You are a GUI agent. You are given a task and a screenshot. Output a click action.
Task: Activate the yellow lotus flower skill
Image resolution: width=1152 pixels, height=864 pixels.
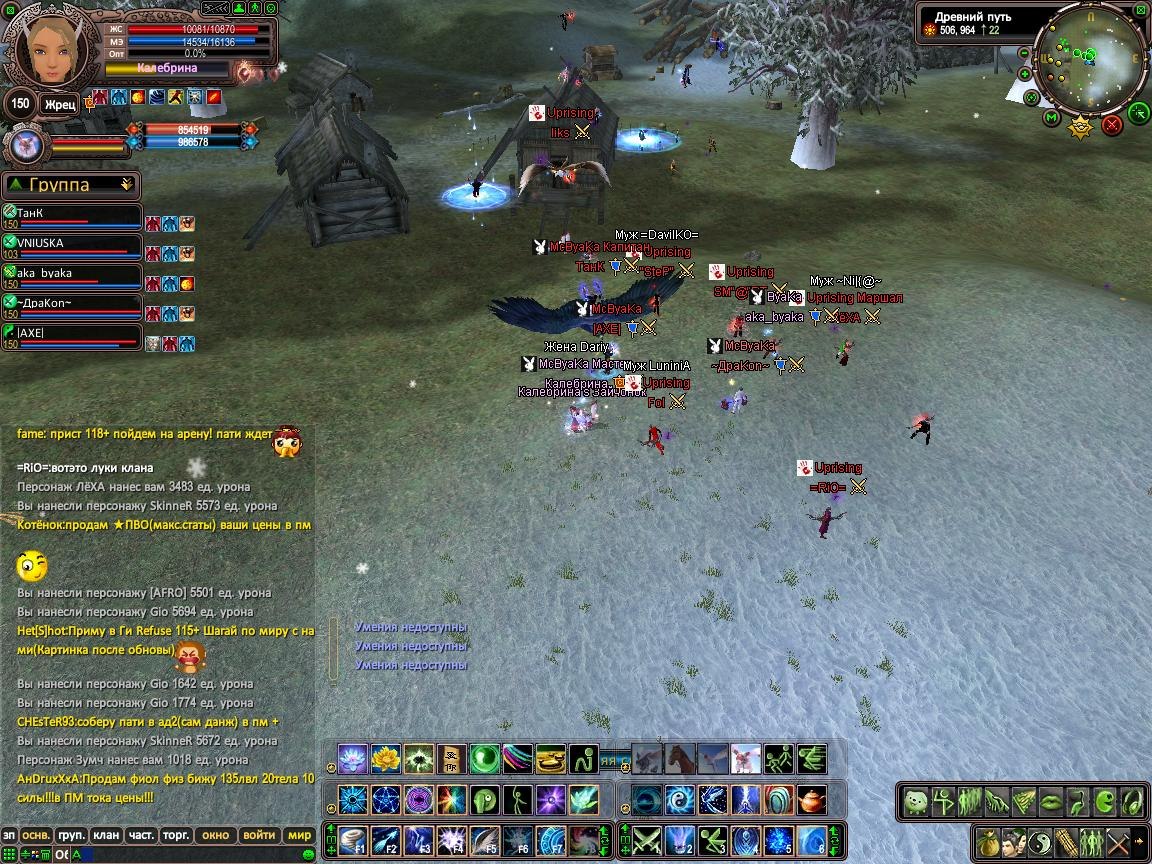coord(386,759)
